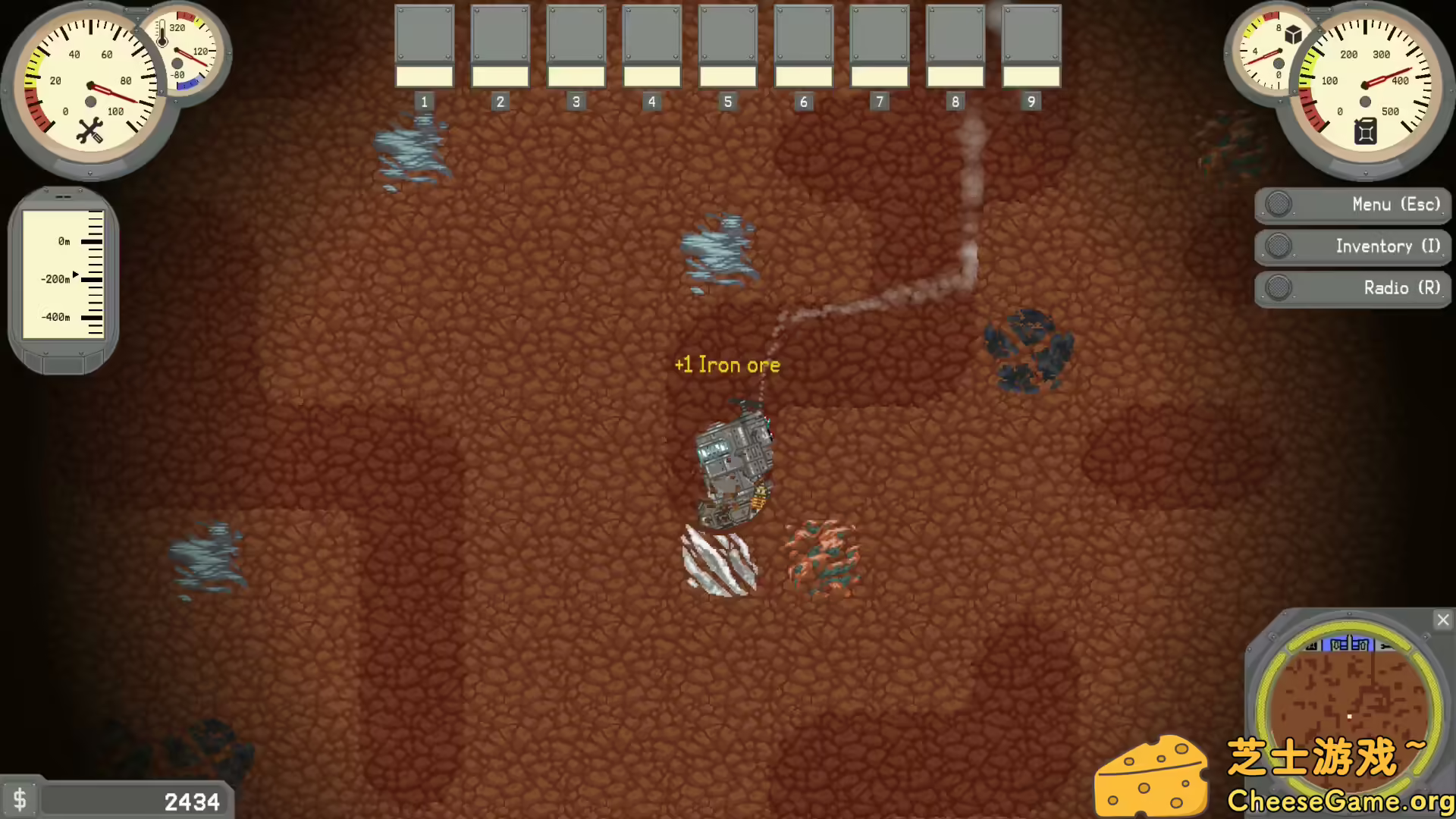Screen dimensions: 1456x819
Task: Open the Radio (R) panel
Action: [1353, 288]
